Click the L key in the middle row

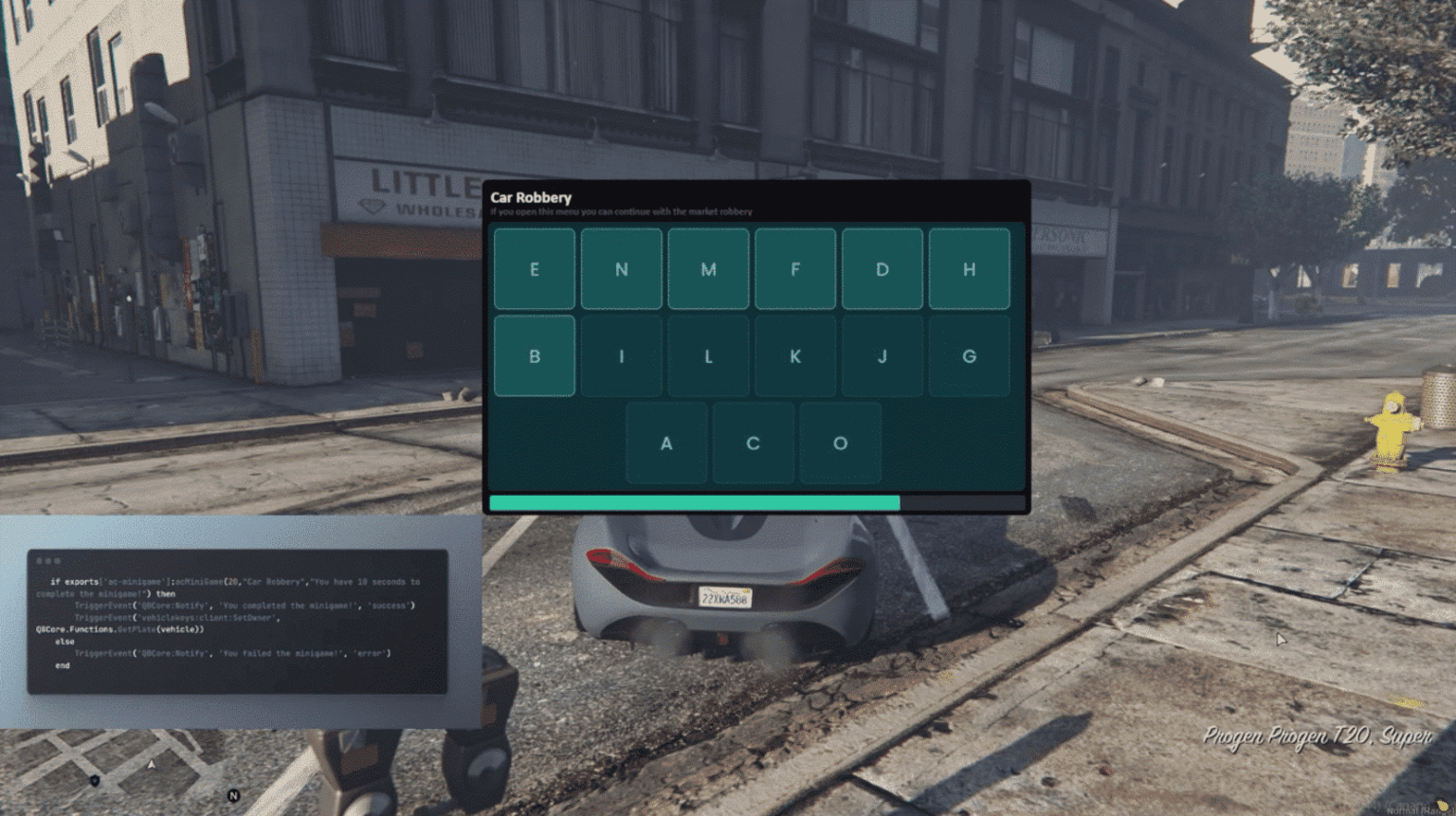tap(708, 355)
